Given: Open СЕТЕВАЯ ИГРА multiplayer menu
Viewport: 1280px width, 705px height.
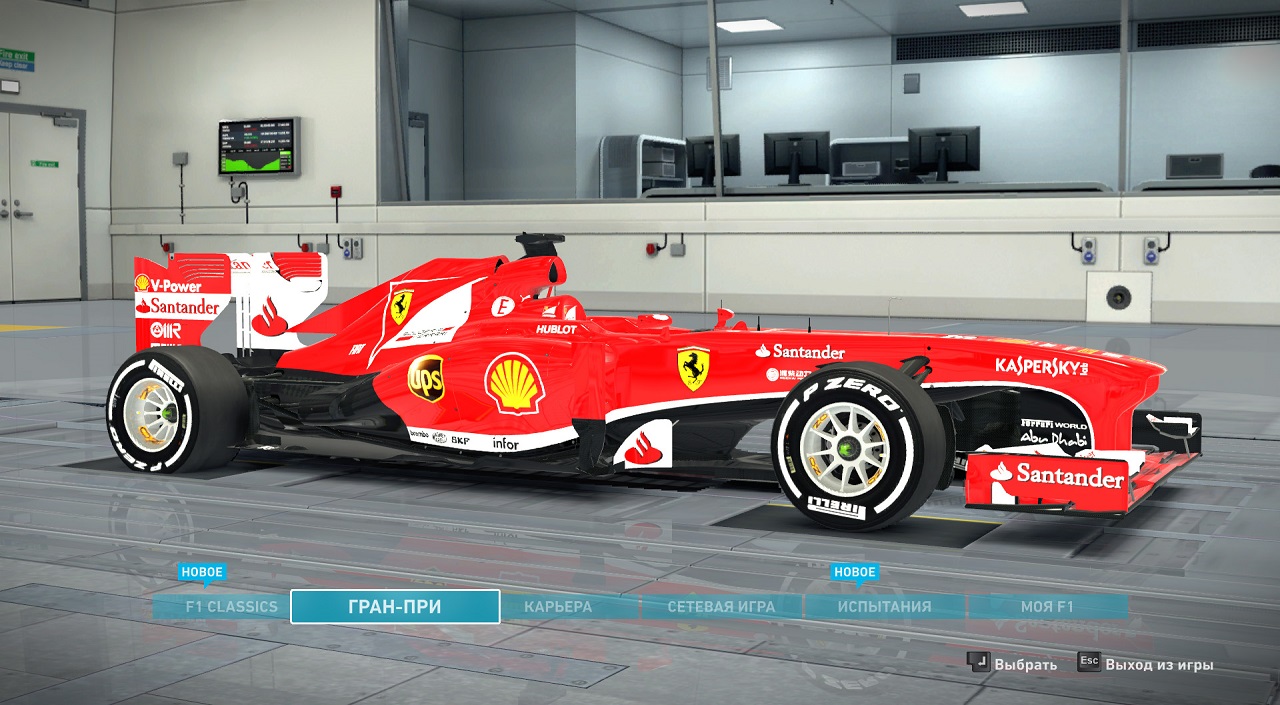Looking at the screenshot, I should [x=721, y=606].
